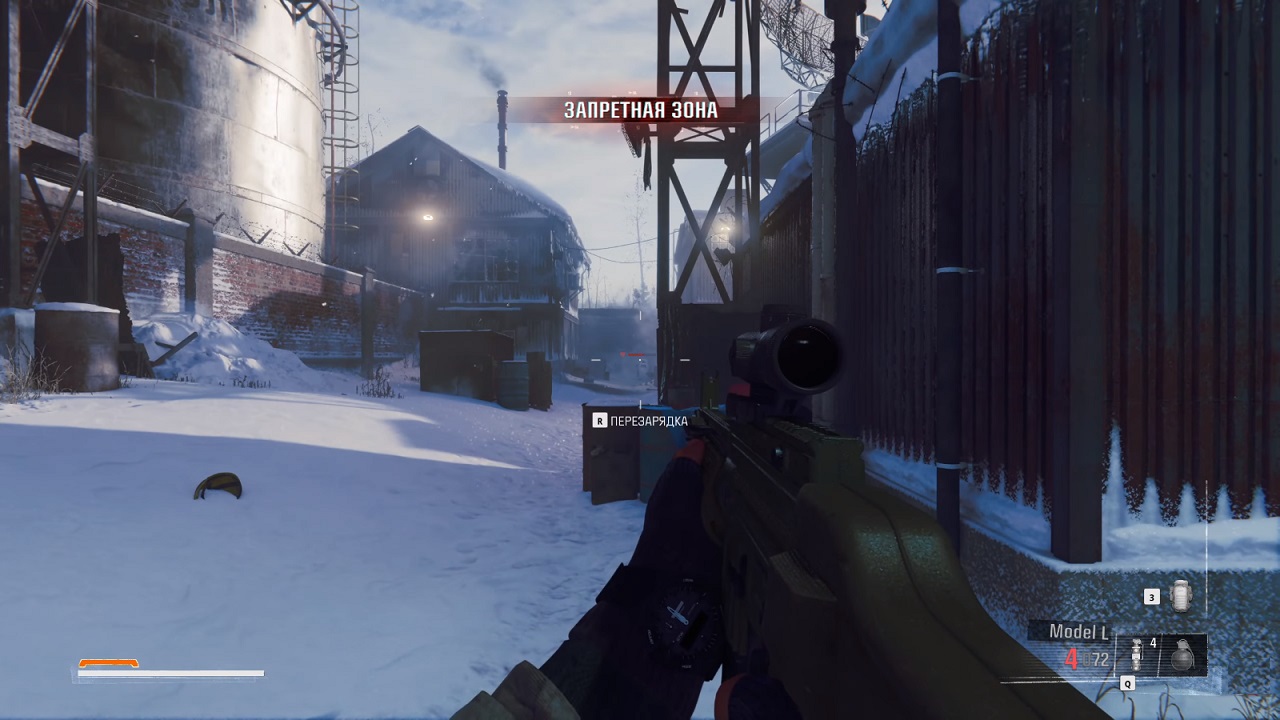Screen dimensions: 1280x720
Task: Open the ЗАПРЕТНАЯ ЗОНА warning banner
Action: coord(638,110)
